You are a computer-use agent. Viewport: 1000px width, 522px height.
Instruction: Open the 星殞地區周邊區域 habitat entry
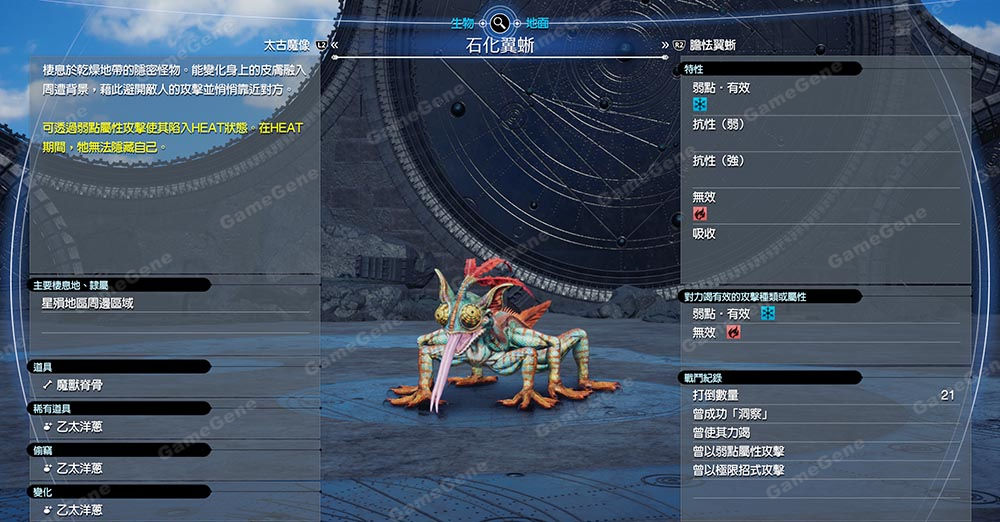click(x=88, y=303)
